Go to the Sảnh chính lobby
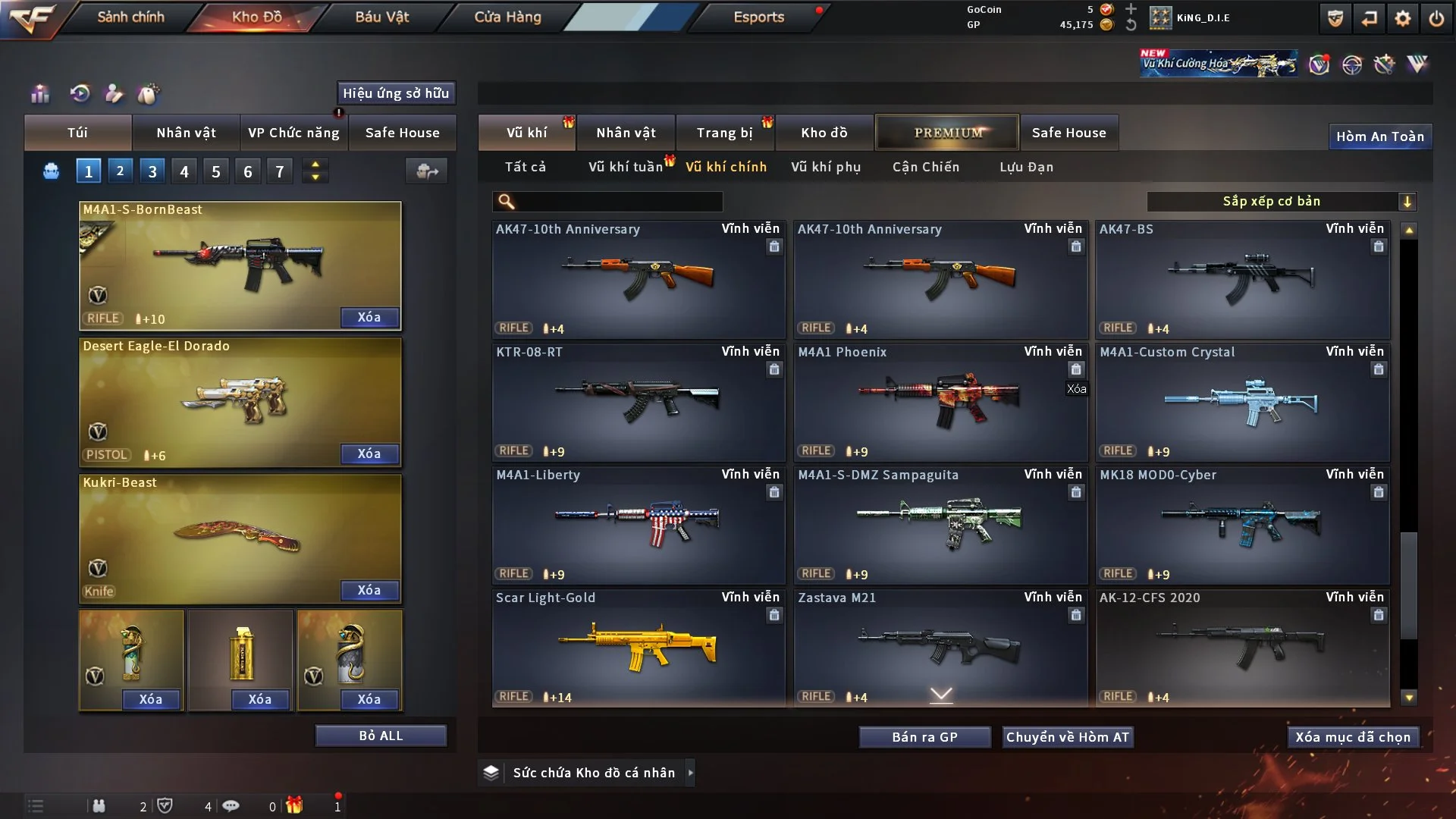The image size is (1456, 819). point(130,17)
